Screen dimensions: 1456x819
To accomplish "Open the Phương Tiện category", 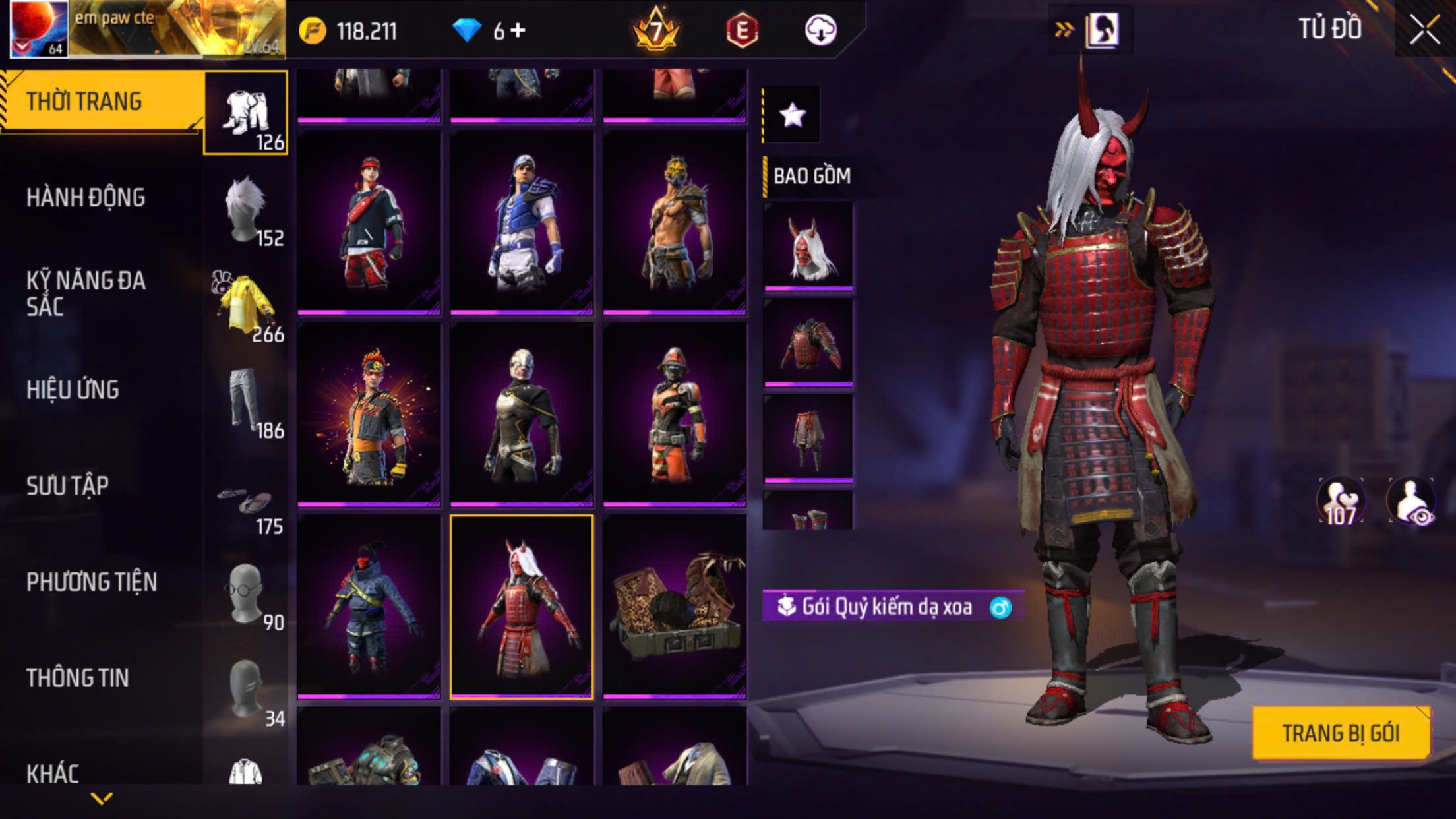I will tap(92, 582).
